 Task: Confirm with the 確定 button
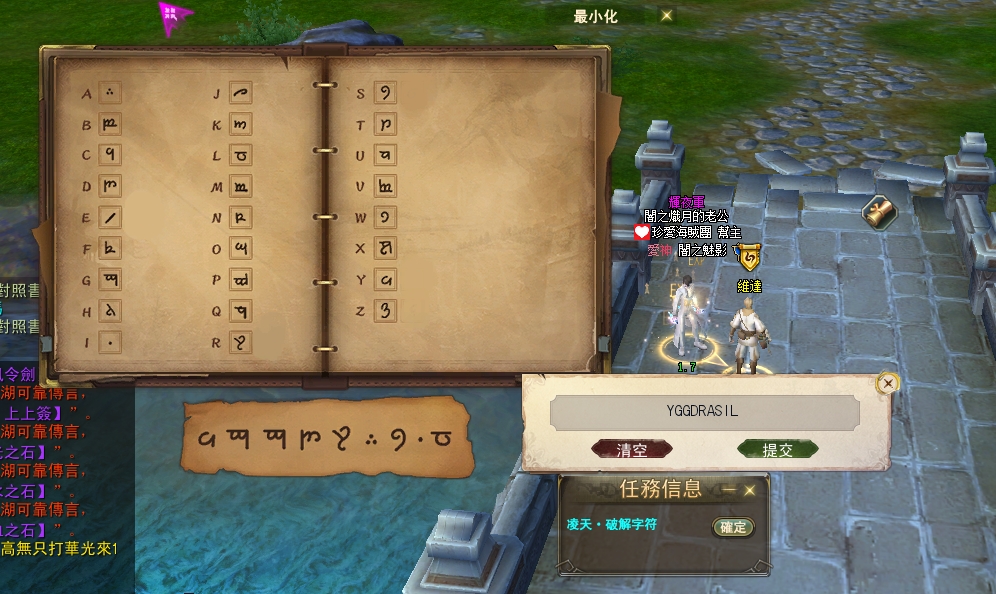coord(733,527)
